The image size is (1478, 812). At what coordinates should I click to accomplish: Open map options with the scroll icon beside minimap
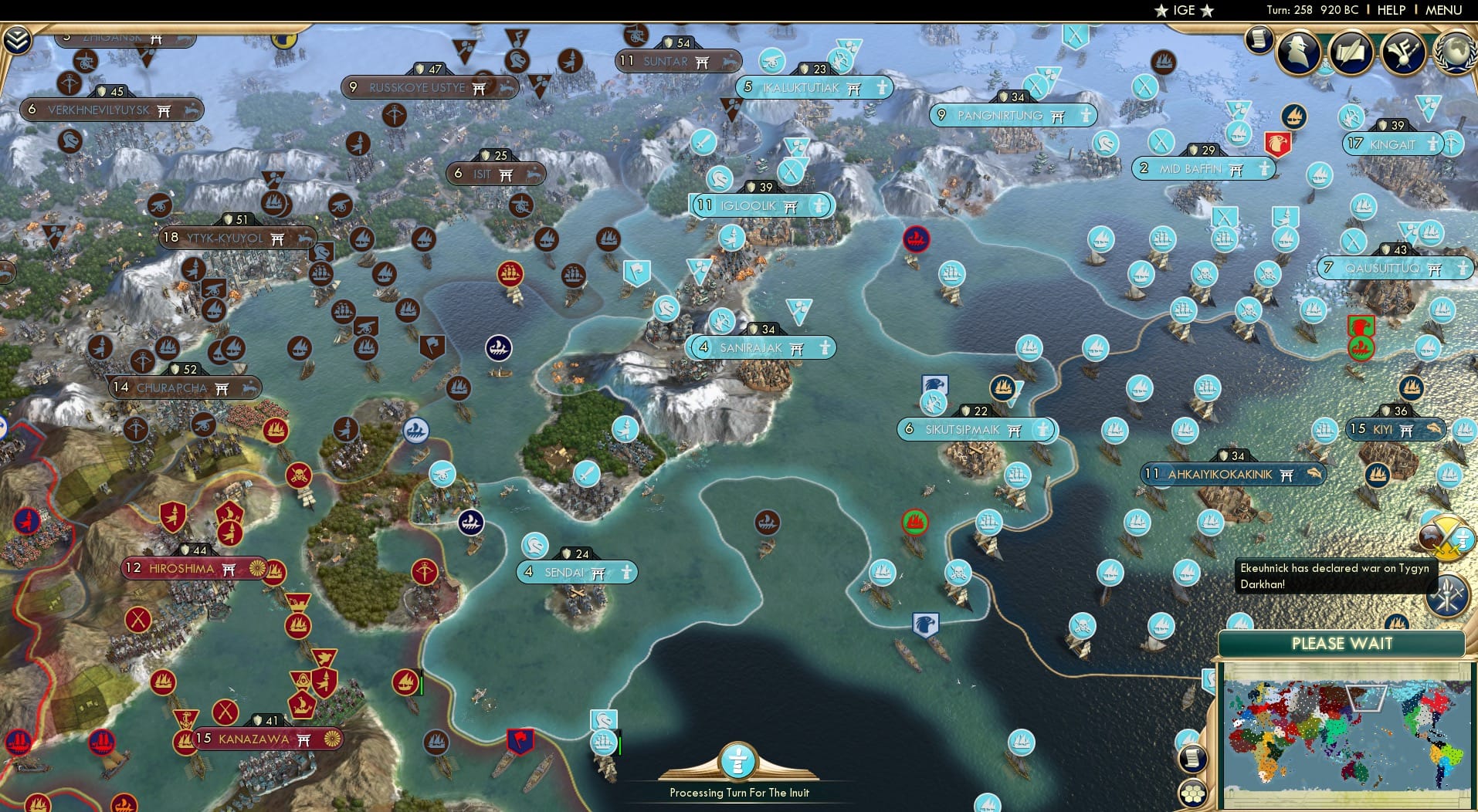[1192, 757]
